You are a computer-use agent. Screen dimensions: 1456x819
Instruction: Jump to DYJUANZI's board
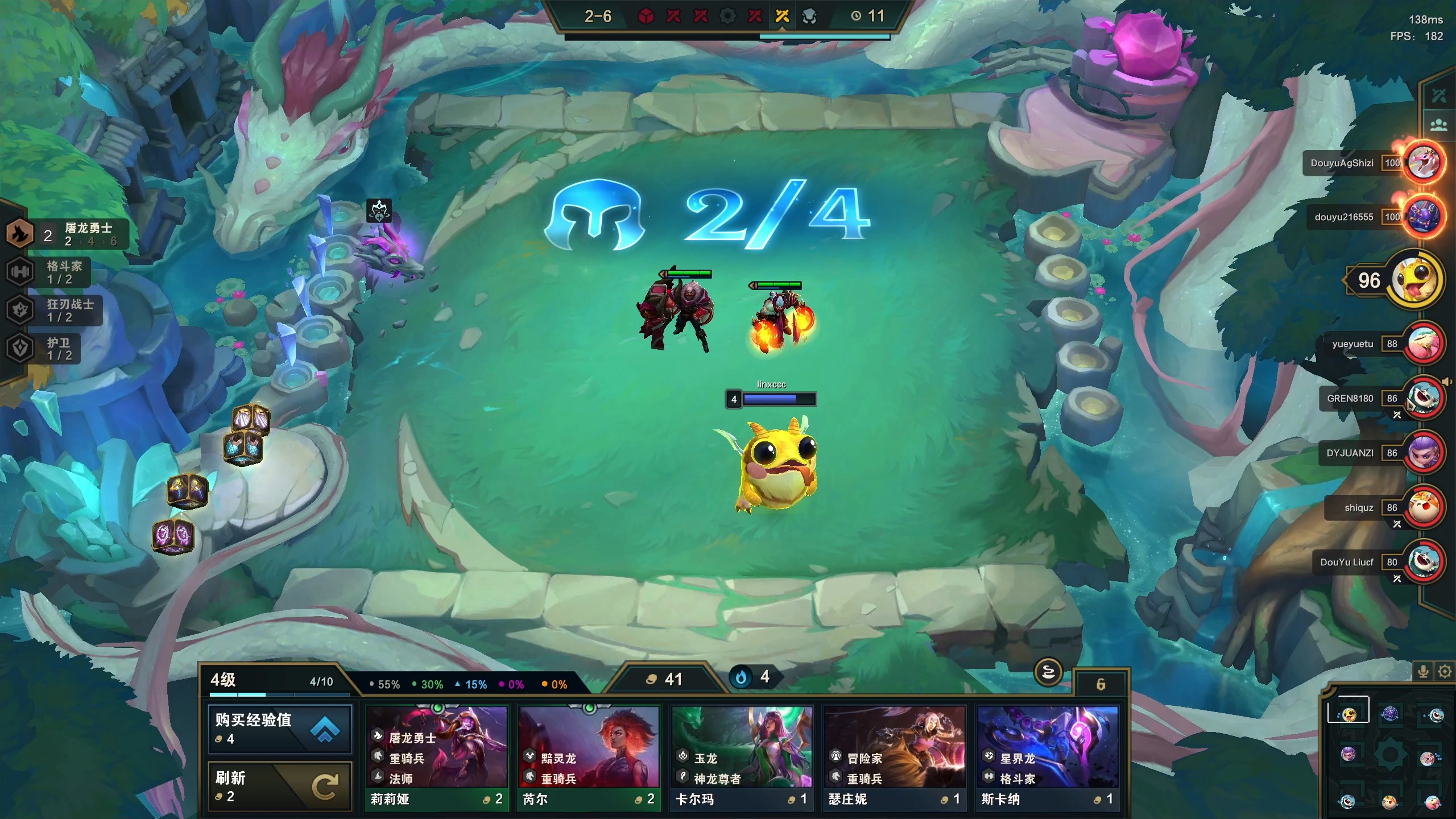1423,453
